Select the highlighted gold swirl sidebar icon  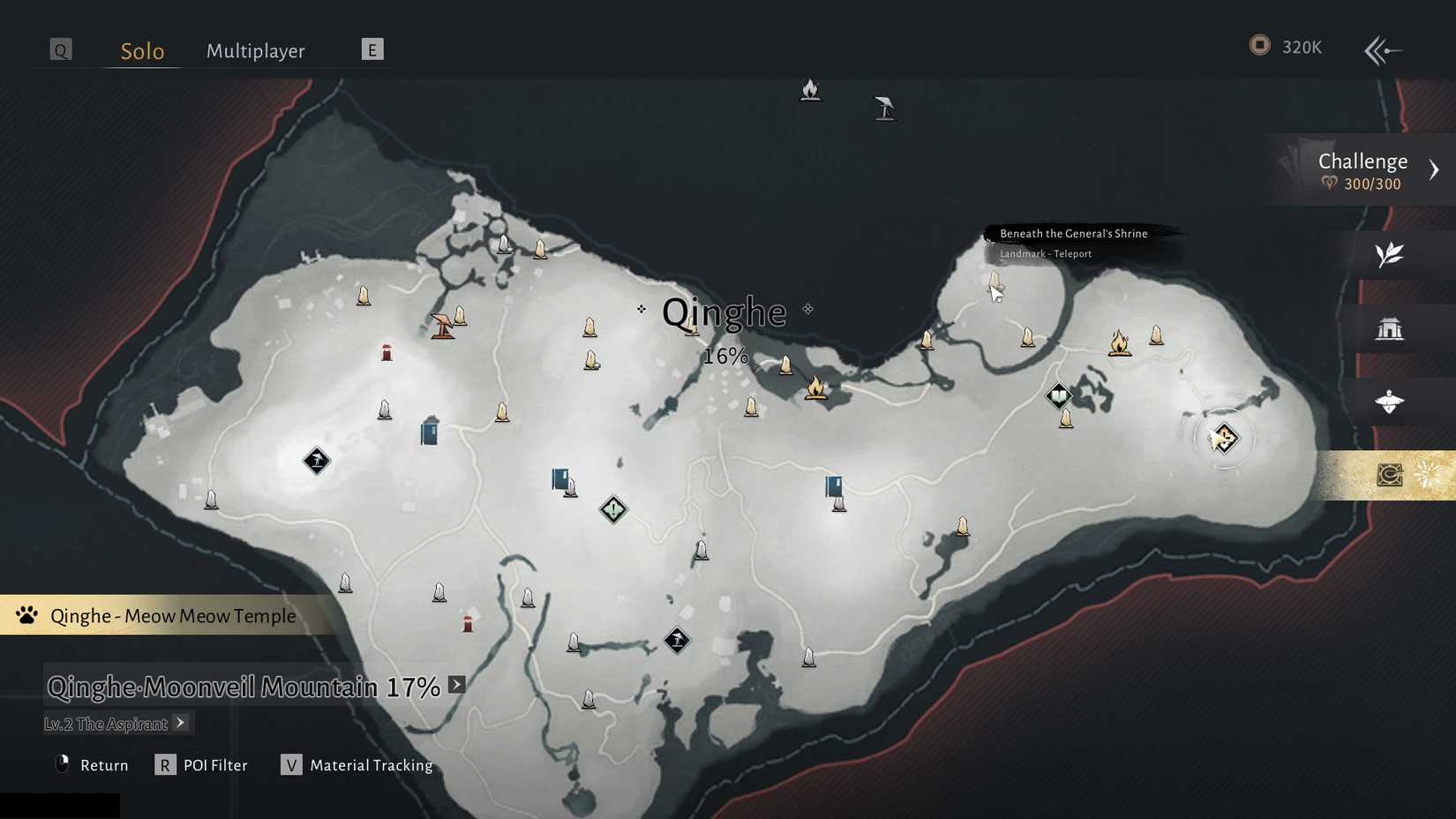click(1390, 476)
